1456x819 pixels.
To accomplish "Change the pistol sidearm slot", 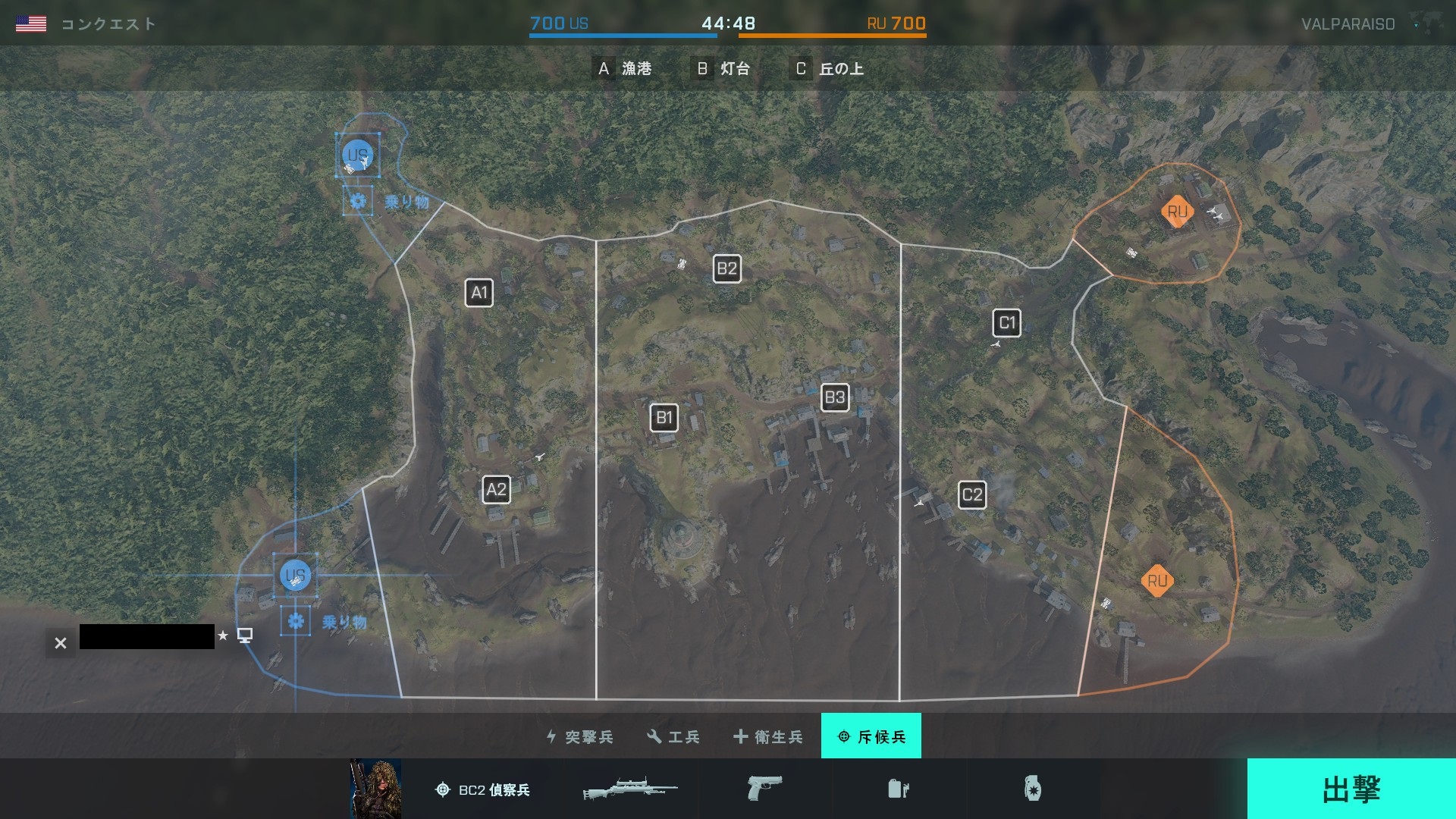I will pyautogui.click(x=764, y=789).
